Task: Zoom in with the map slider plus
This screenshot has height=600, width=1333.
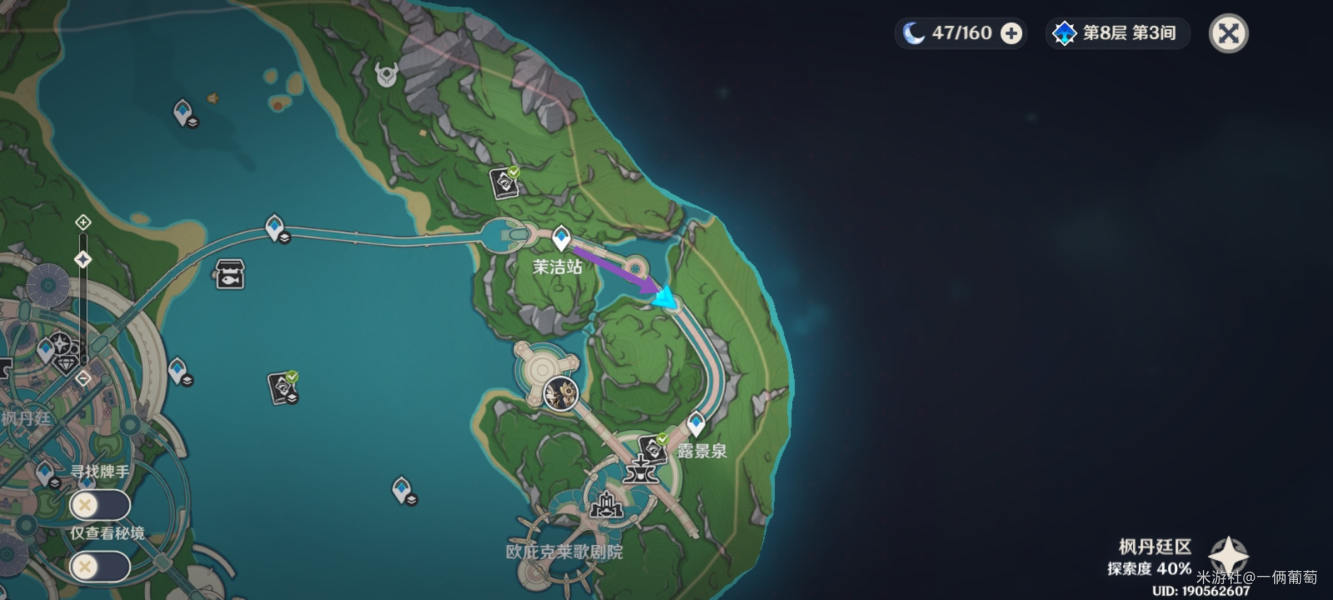Action: (83, 222)
